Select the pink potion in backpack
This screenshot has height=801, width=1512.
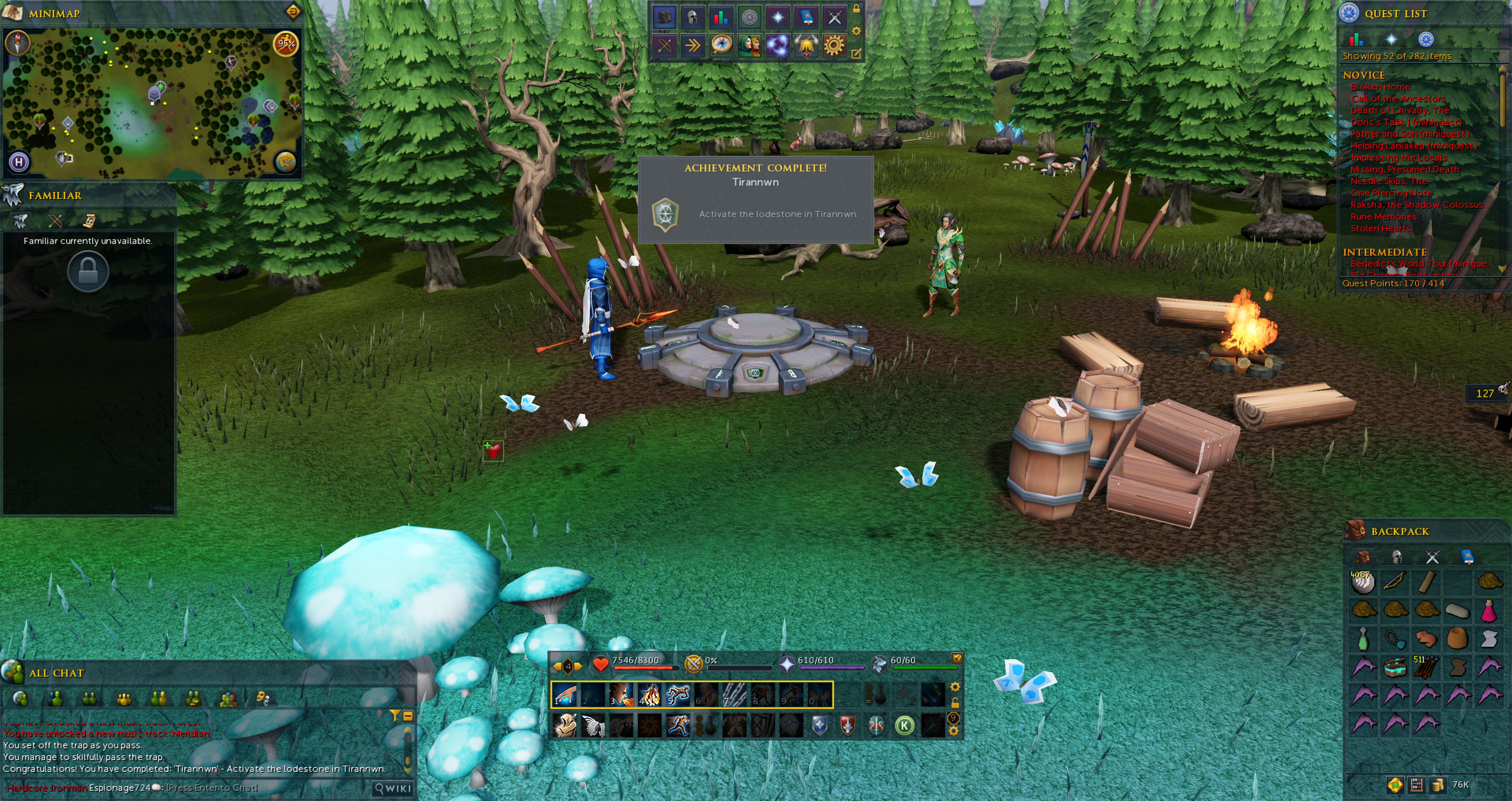(1488, 611)
